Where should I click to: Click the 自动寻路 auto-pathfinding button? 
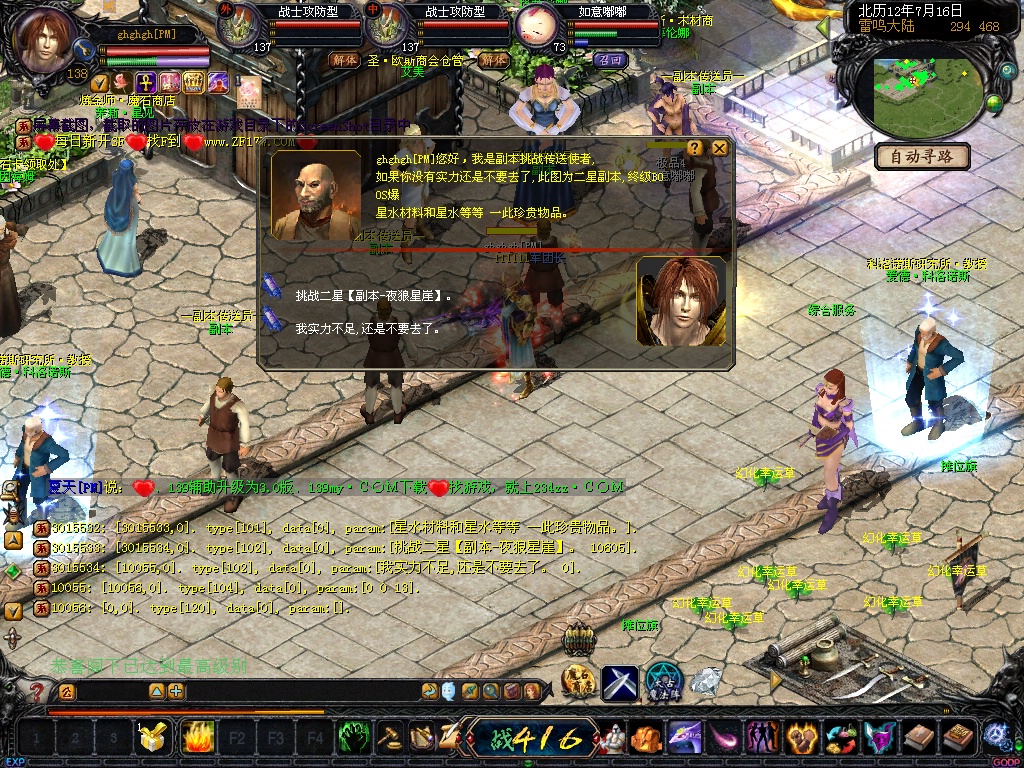(922, 157)
